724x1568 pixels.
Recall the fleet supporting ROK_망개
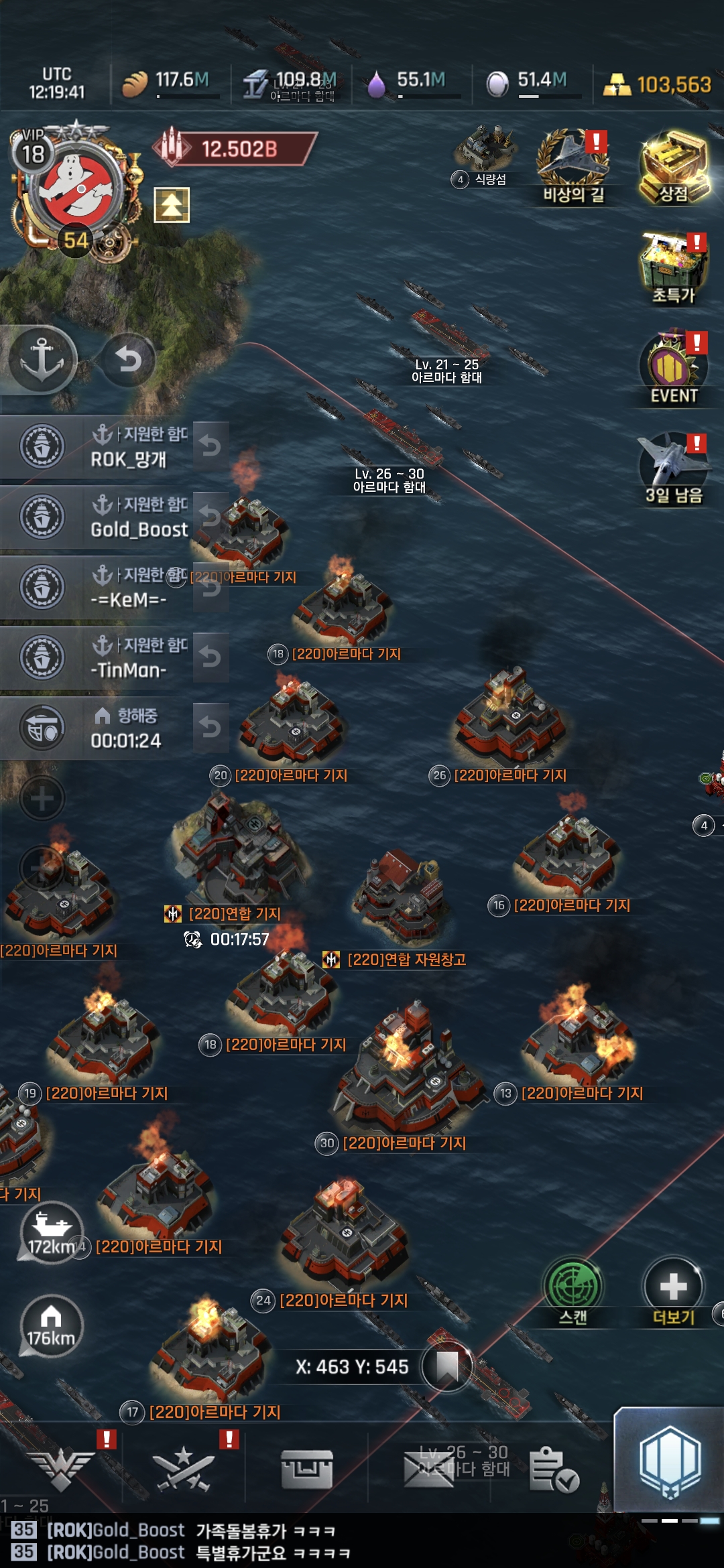coord(210,446)
